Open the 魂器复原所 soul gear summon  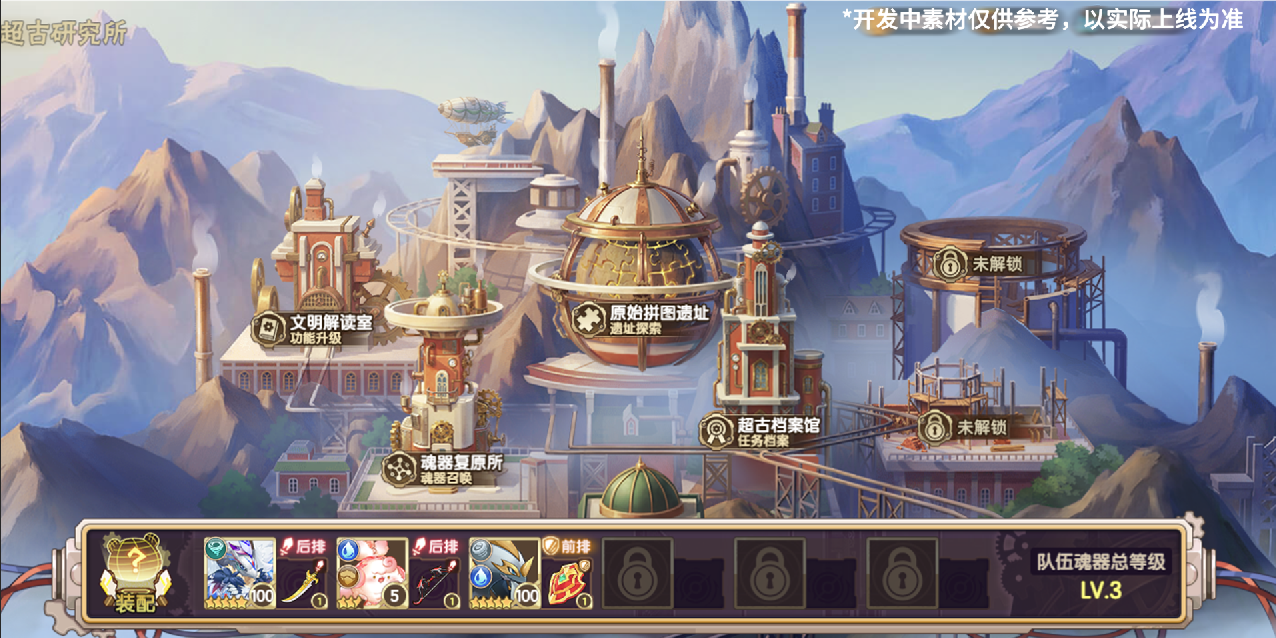click(x=444, y=469)
